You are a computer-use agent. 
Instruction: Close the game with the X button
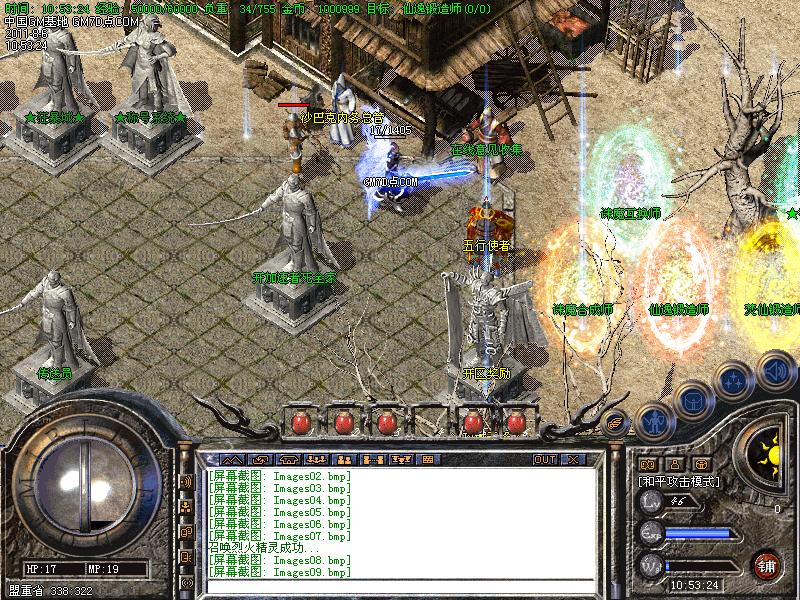click(x=573, y=459)
